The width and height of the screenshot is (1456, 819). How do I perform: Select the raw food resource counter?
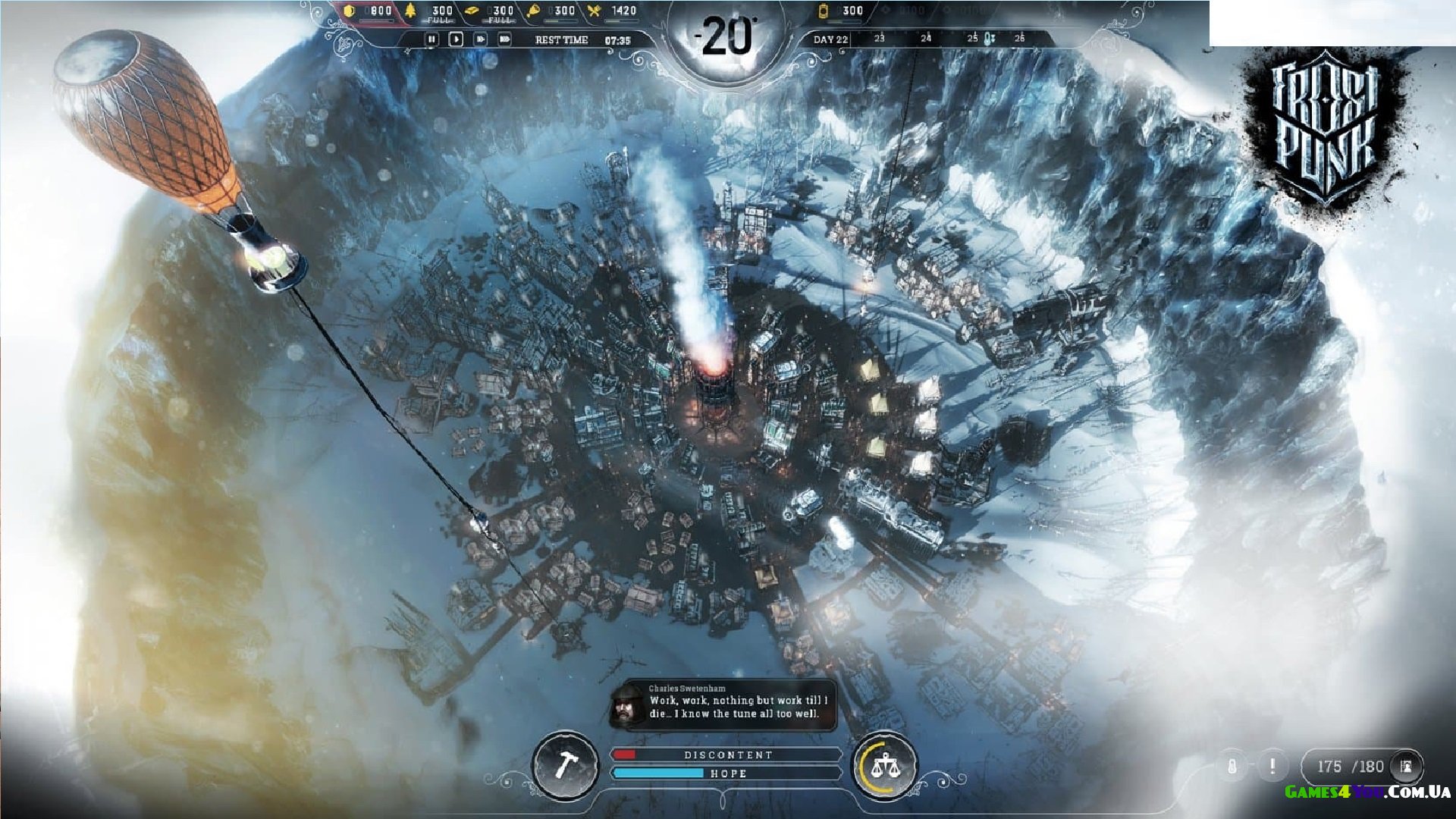point(551,11)
